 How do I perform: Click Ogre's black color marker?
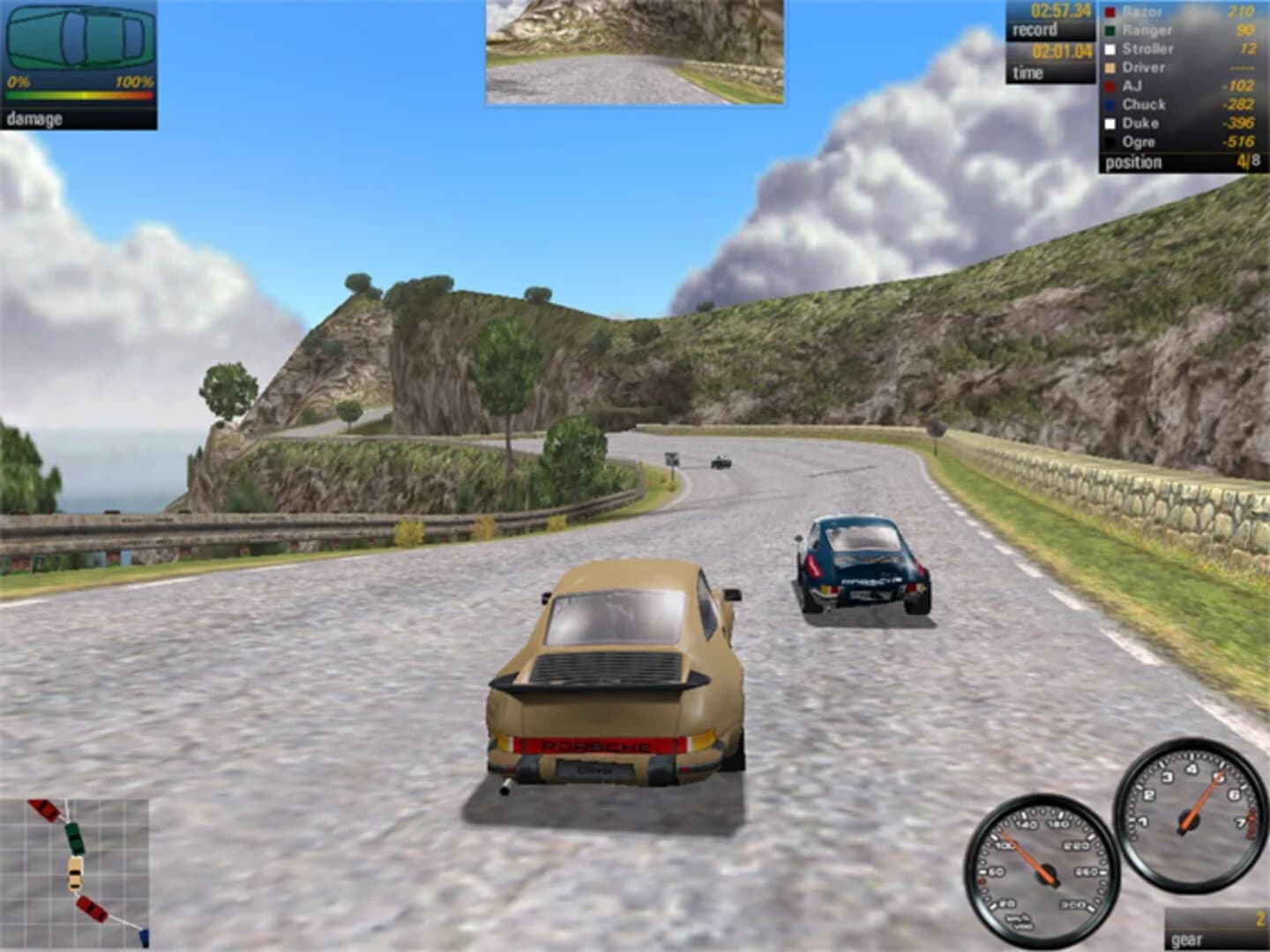pyautogui.click(x=1108, y=141)
